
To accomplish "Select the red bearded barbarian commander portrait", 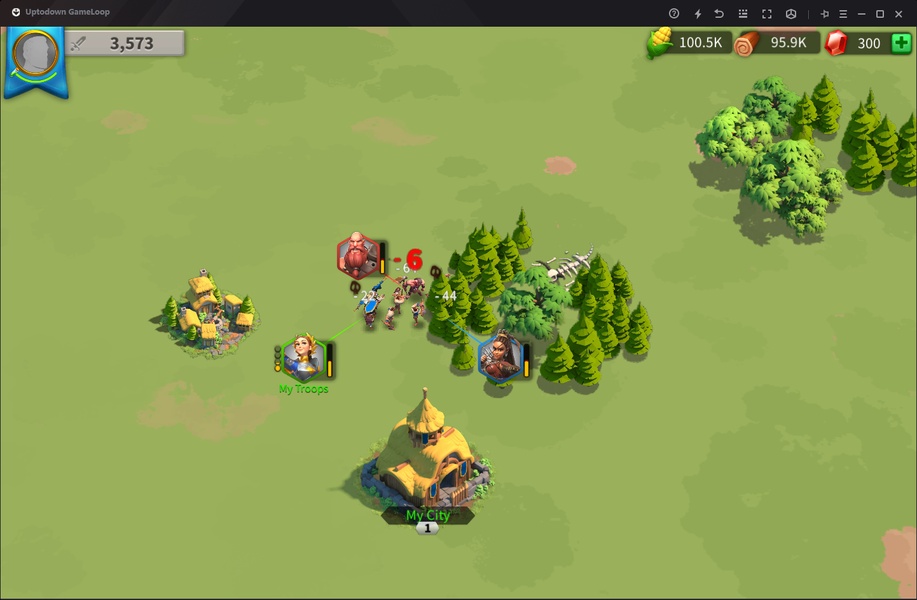I will click(358, 256).
